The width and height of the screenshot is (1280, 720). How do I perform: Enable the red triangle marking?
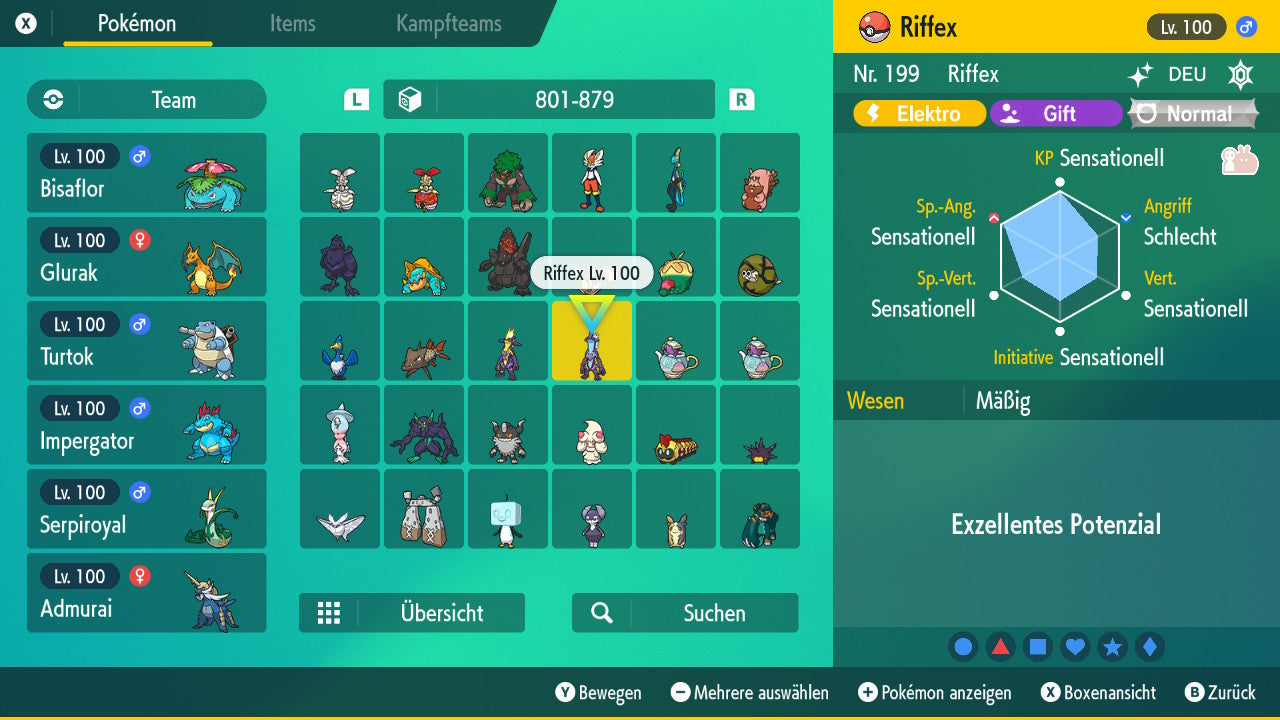pyautogui.click(x=1000, y=646)
